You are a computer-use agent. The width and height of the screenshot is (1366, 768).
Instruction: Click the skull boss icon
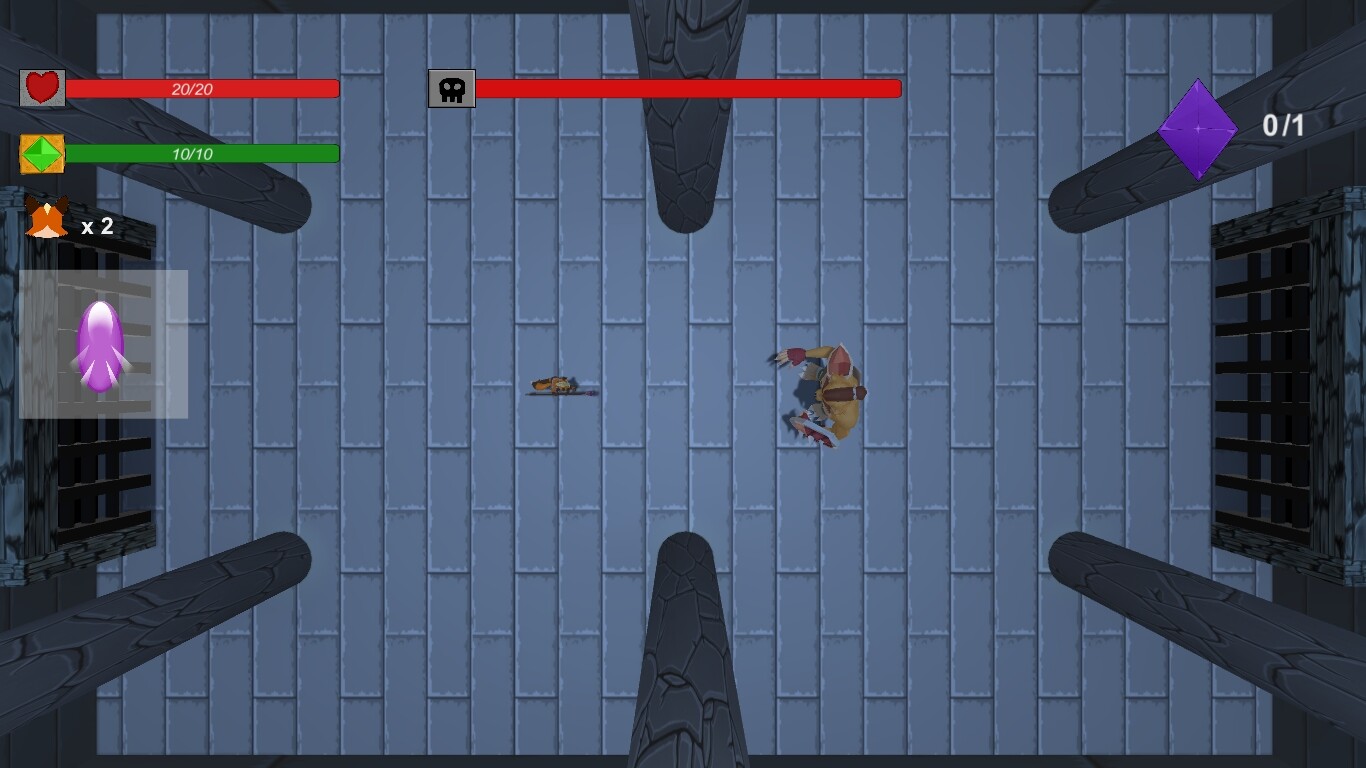click(x=451, y=88)
